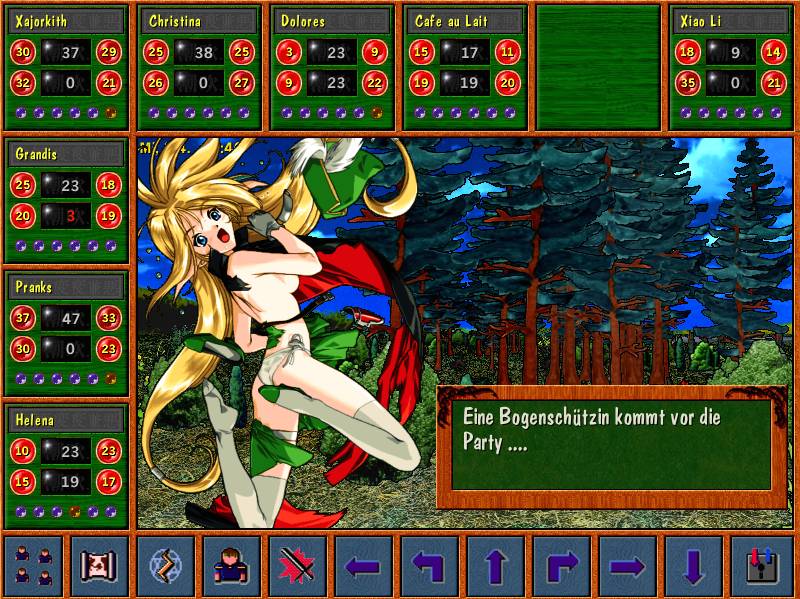Activate the crossed-swords attack icon

point(297,566)
